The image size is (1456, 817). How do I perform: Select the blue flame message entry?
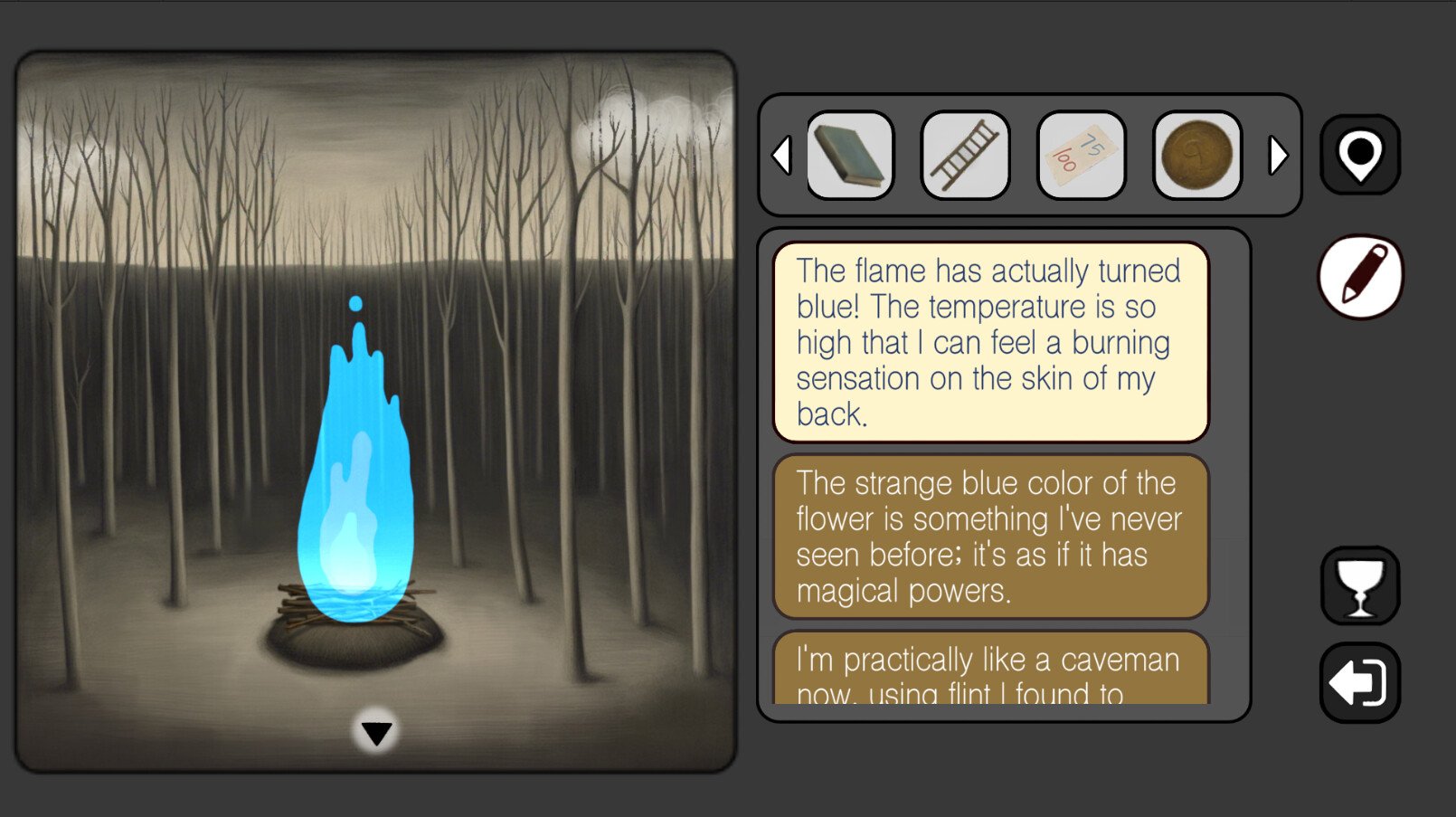(x=991, y=342)
